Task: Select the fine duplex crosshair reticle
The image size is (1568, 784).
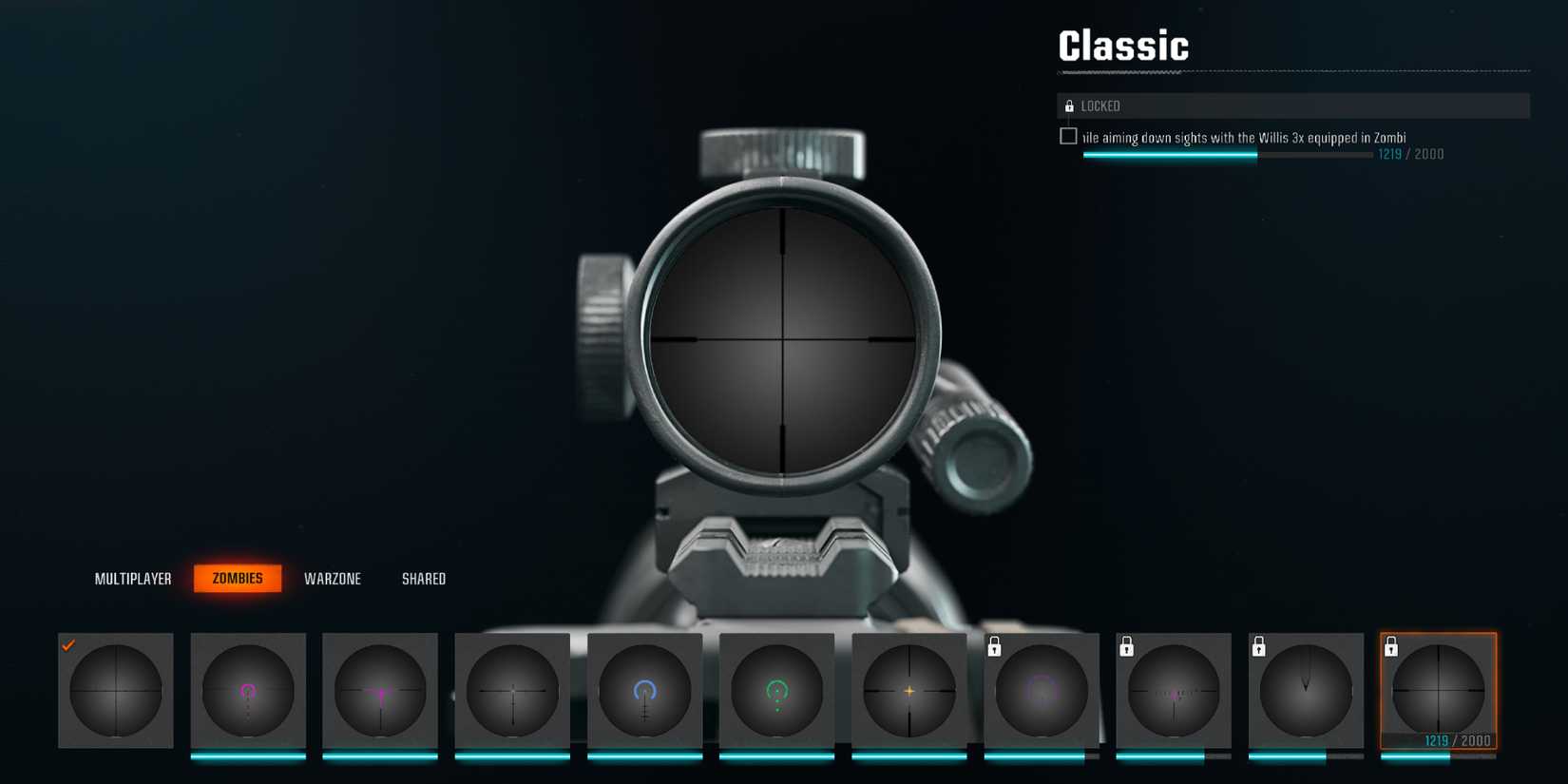Action: pyautogui.click(x=513, y=692)
